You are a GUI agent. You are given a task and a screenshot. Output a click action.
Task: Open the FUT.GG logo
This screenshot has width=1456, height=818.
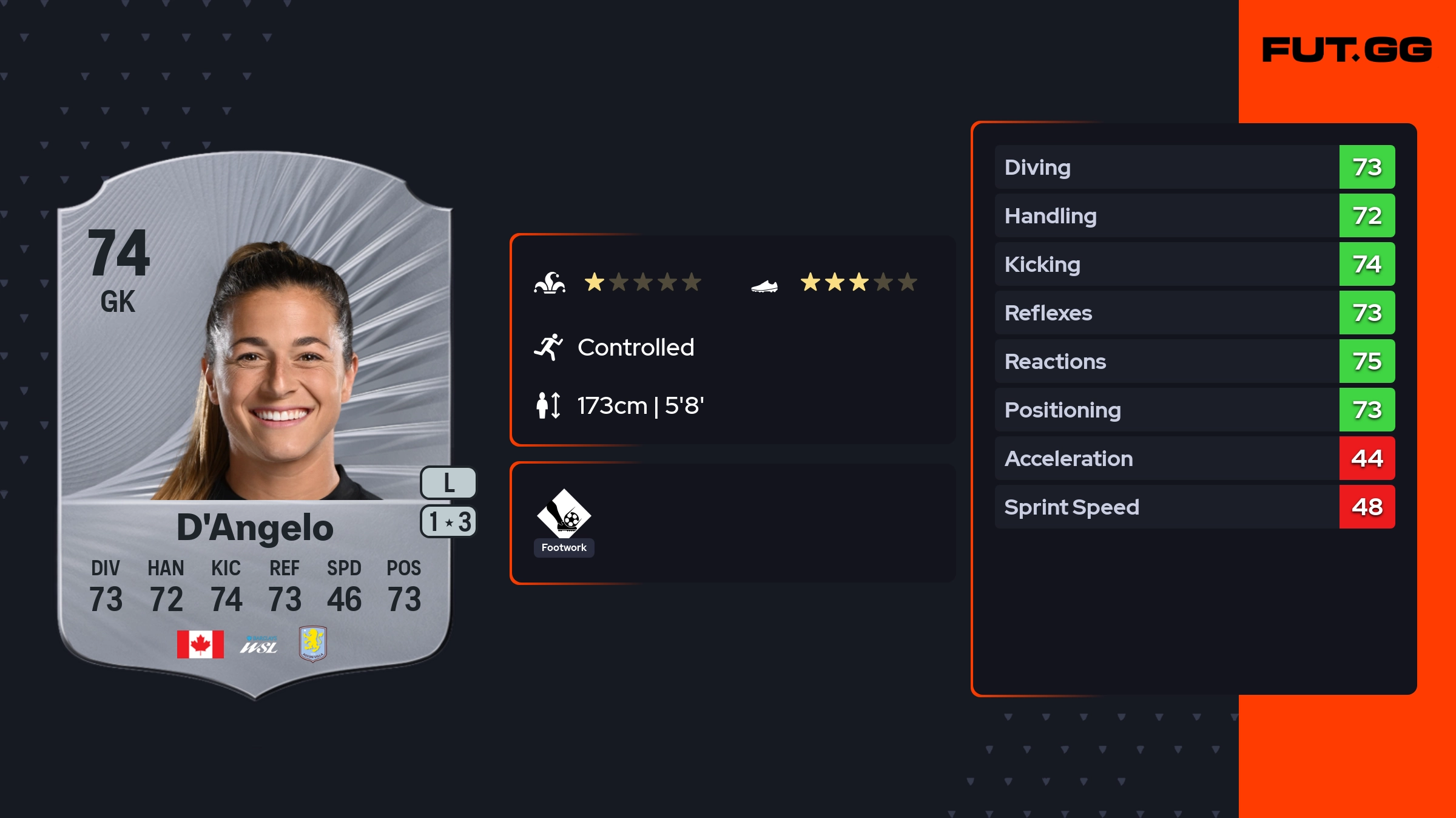point(1347,50)
